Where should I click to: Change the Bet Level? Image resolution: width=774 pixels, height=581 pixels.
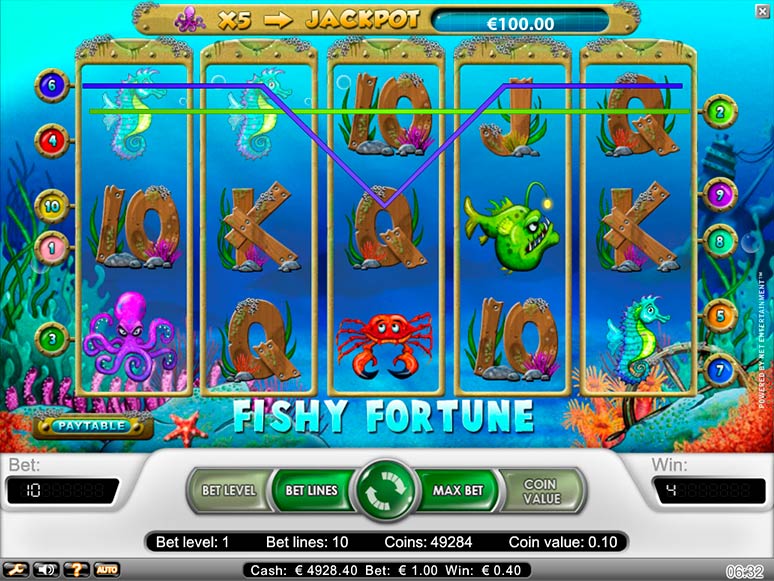pyautogui.click(x=229, y=491)
